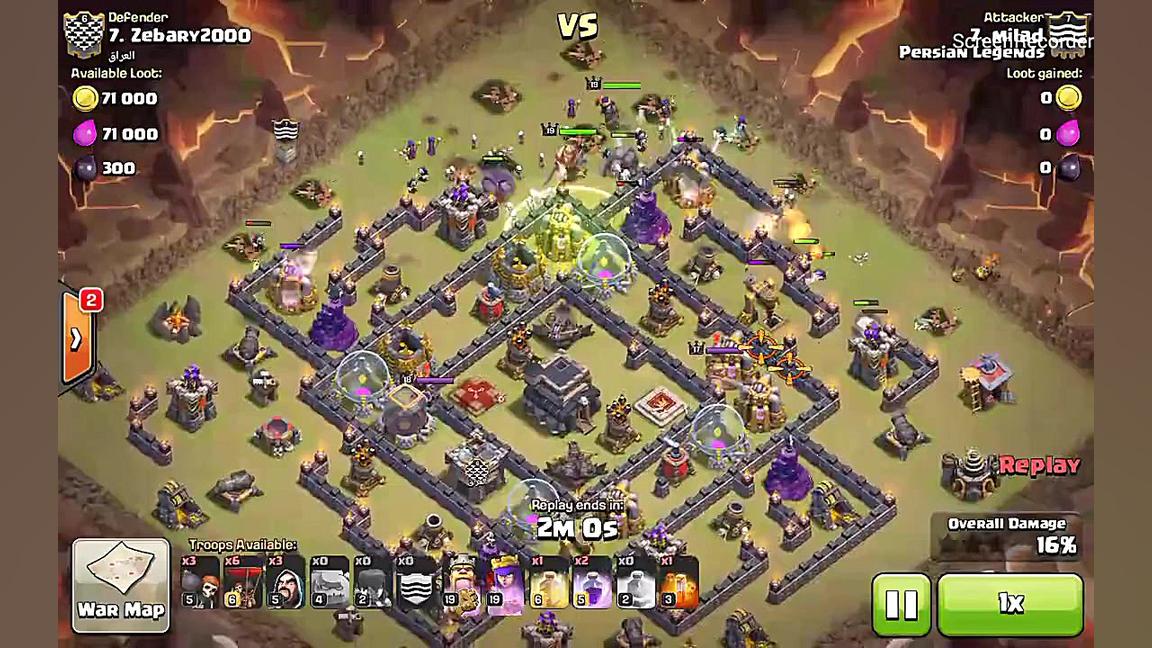Select the Archer Queen hero
1152x648 pixels.
[x=505, y=582]
